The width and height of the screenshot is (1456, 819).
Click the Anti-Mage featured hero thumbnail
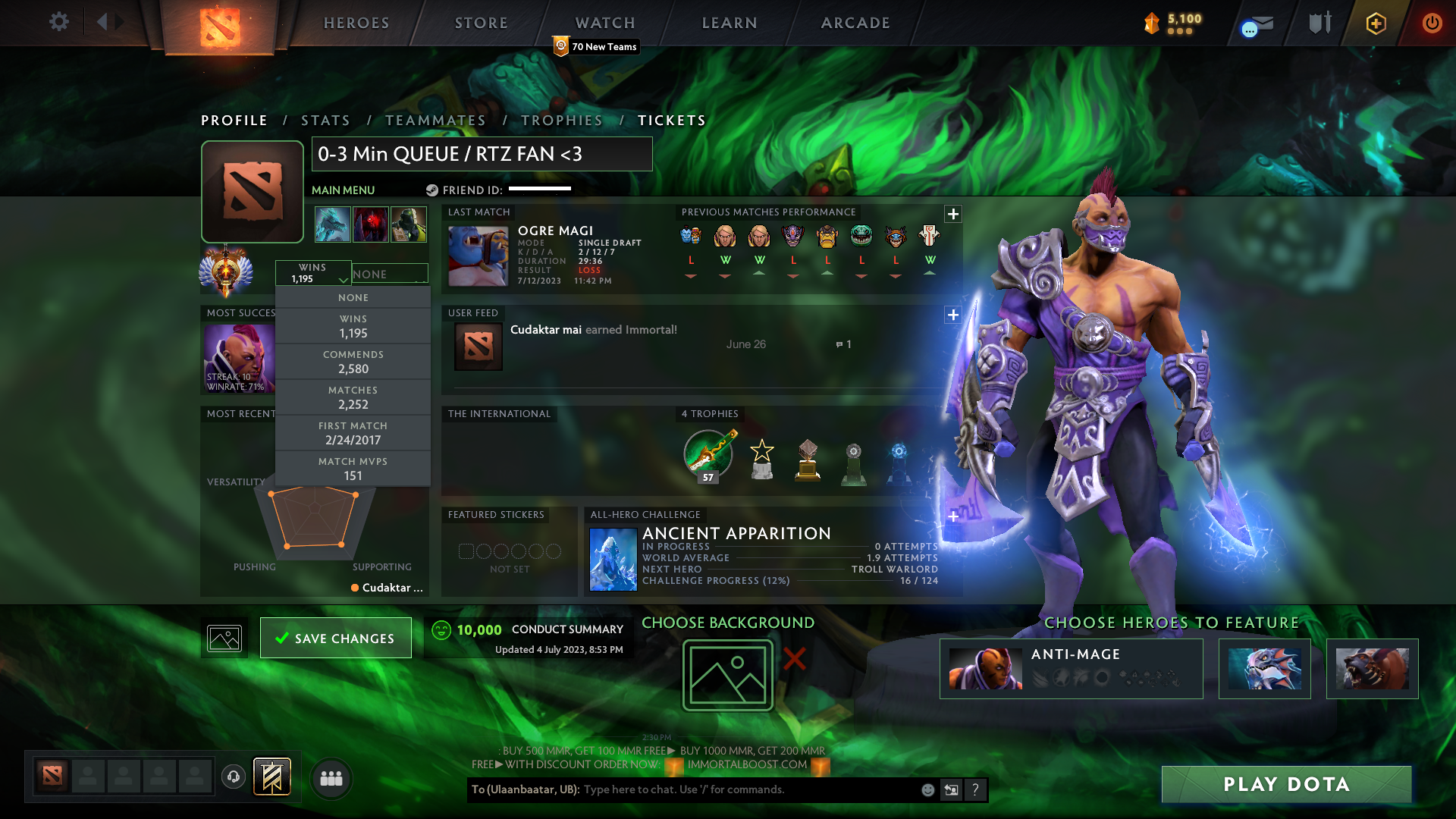[x=984, y=669]
